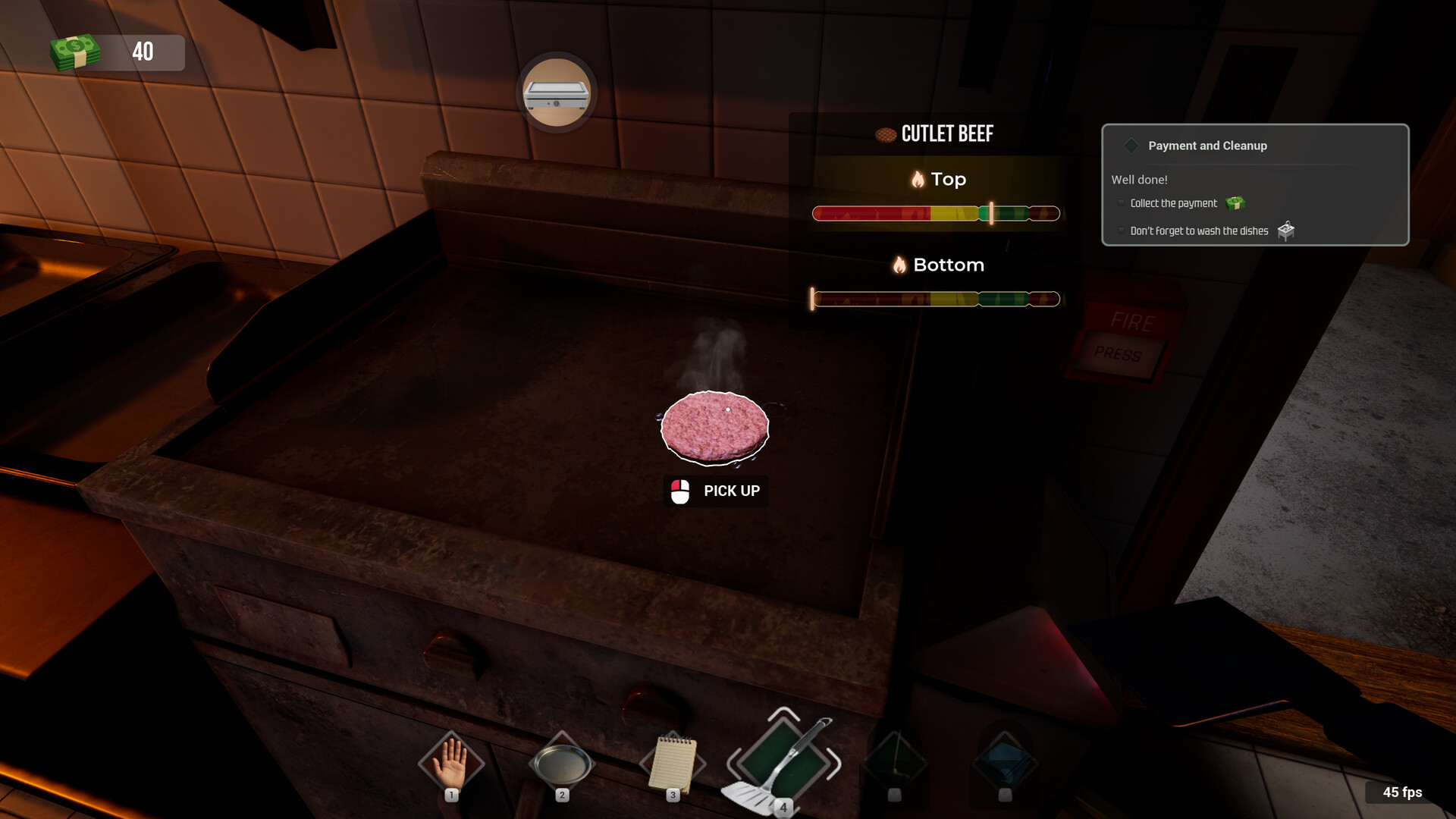
Task: Toggle the Payment and Cleanup diamond marker
Action: [1131, 145]
